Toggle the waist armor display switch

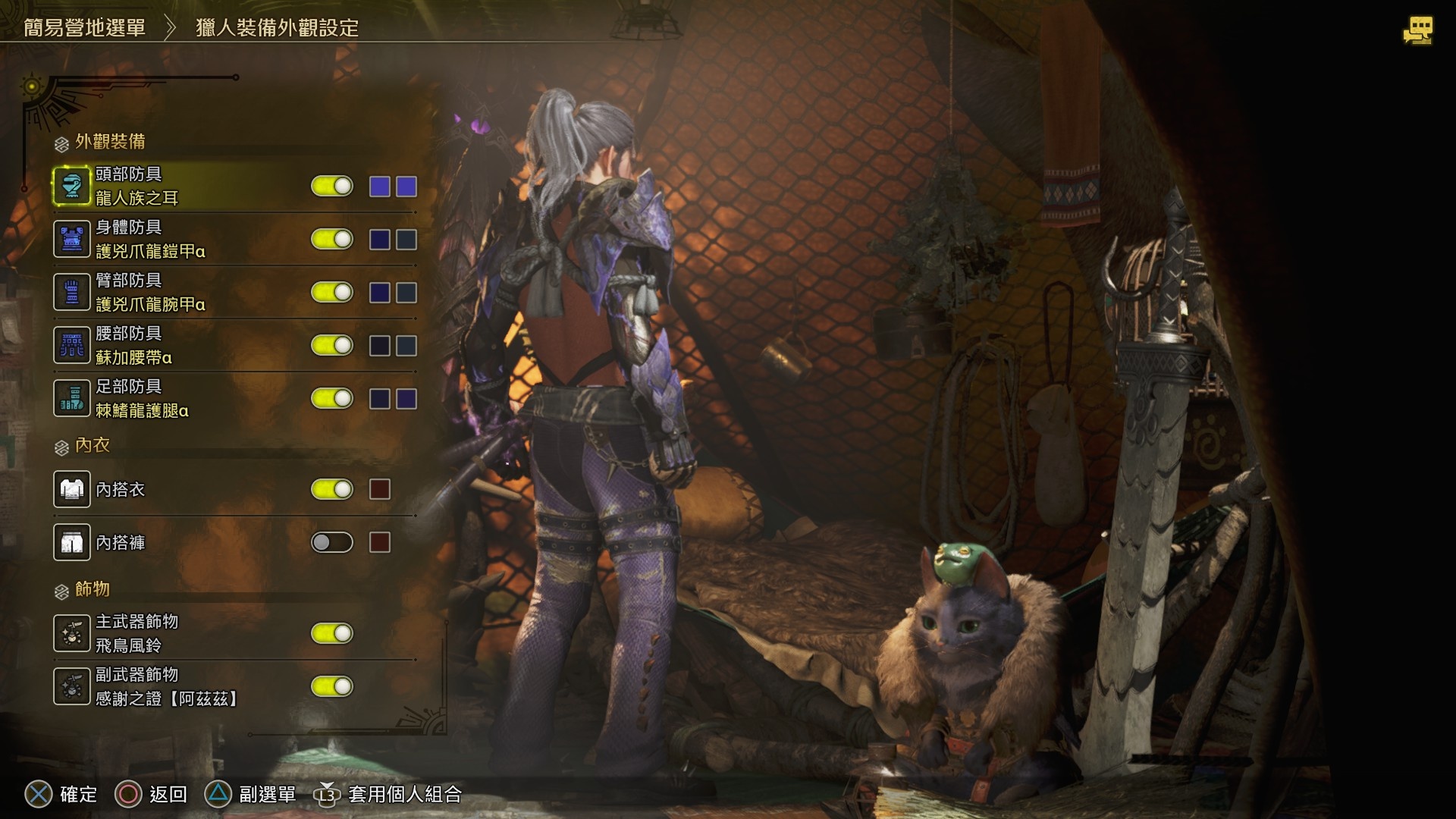tap(332, 346)
